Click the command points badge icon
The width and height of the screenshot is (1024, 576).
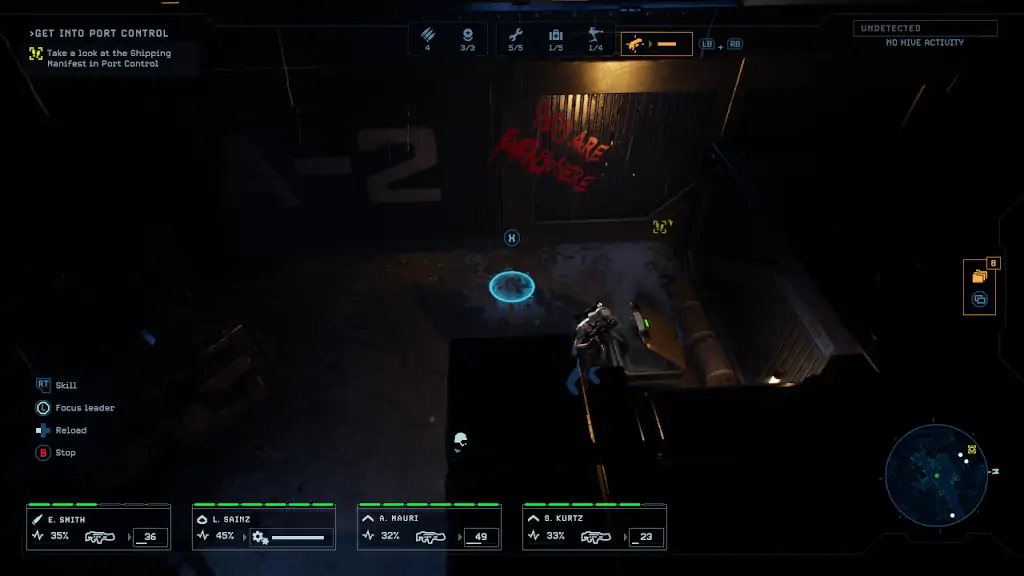tap(467, 36)
